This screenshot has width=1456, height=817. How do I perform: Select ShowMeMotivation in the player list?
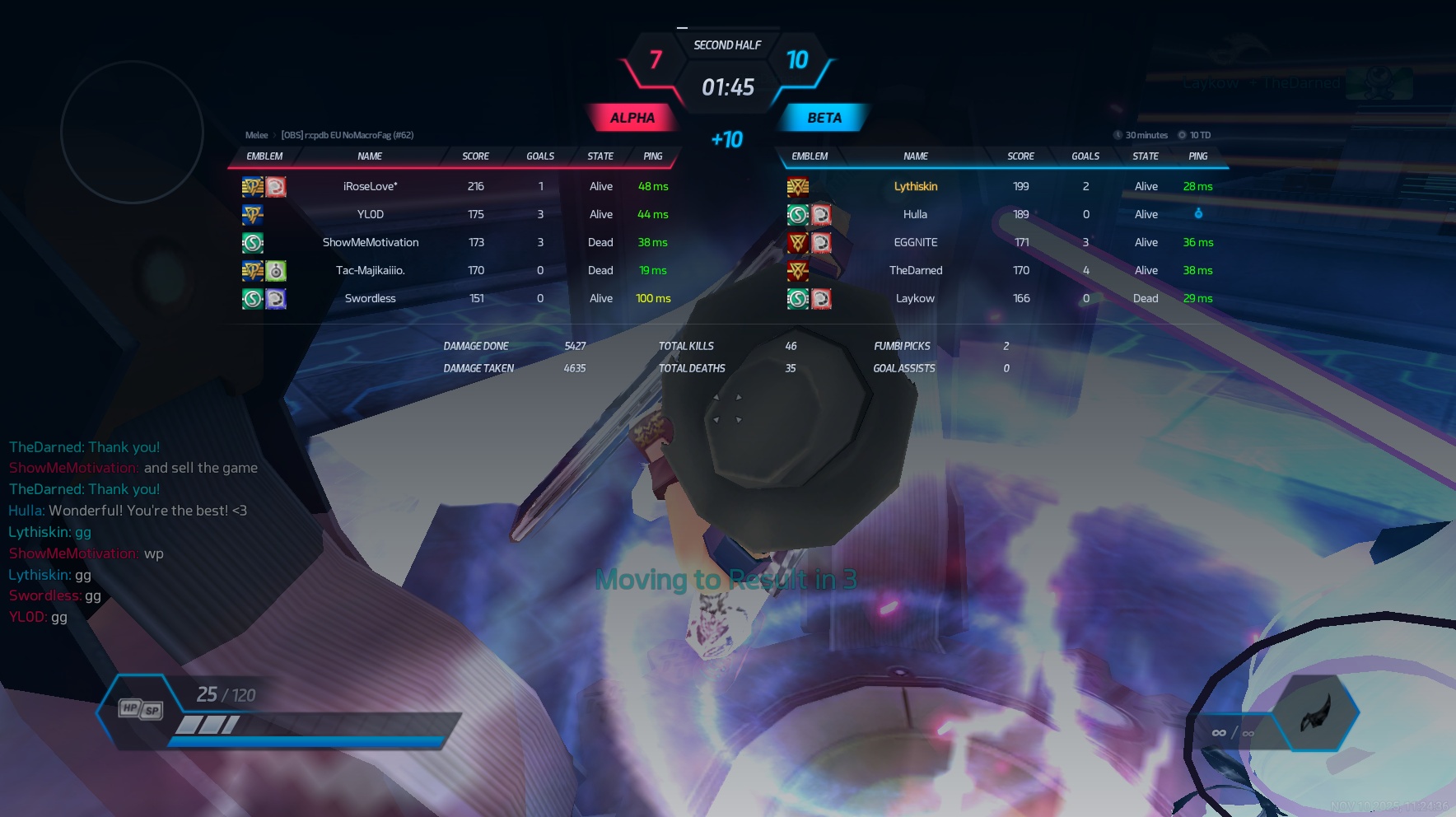(x=370, y=242)
